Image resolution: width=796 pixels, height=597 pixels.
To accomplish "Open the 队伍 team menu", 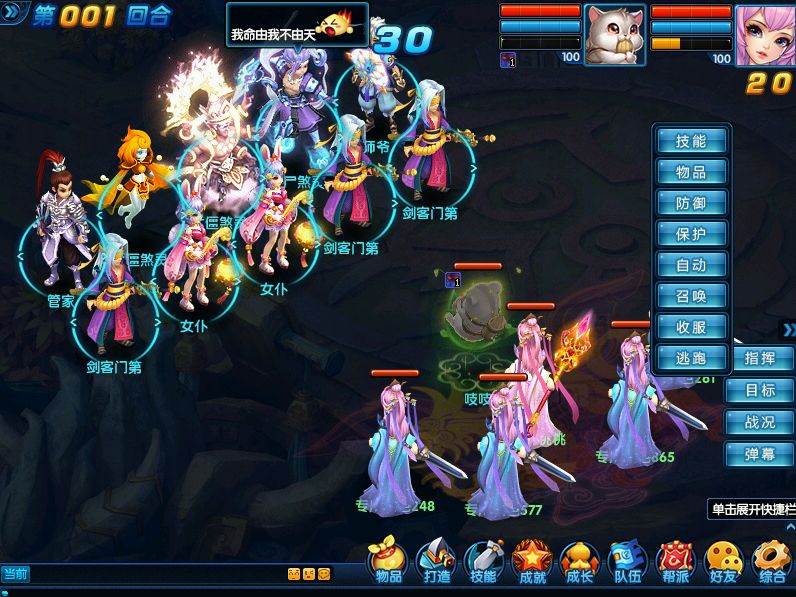I will [x=628, y=562].
